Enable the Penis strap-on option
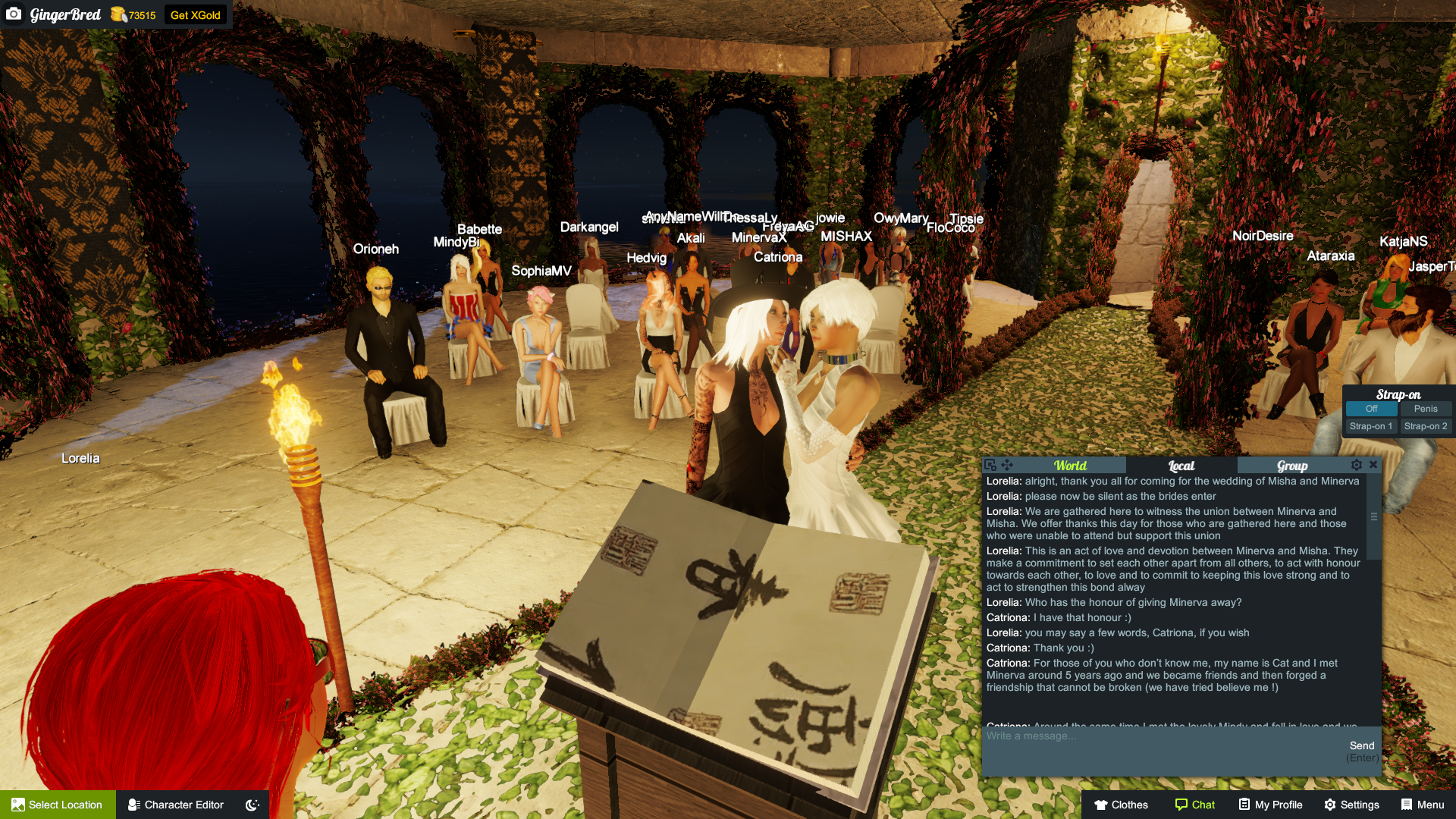The height and width of the screenshot is (819, 1456). 1426,408
